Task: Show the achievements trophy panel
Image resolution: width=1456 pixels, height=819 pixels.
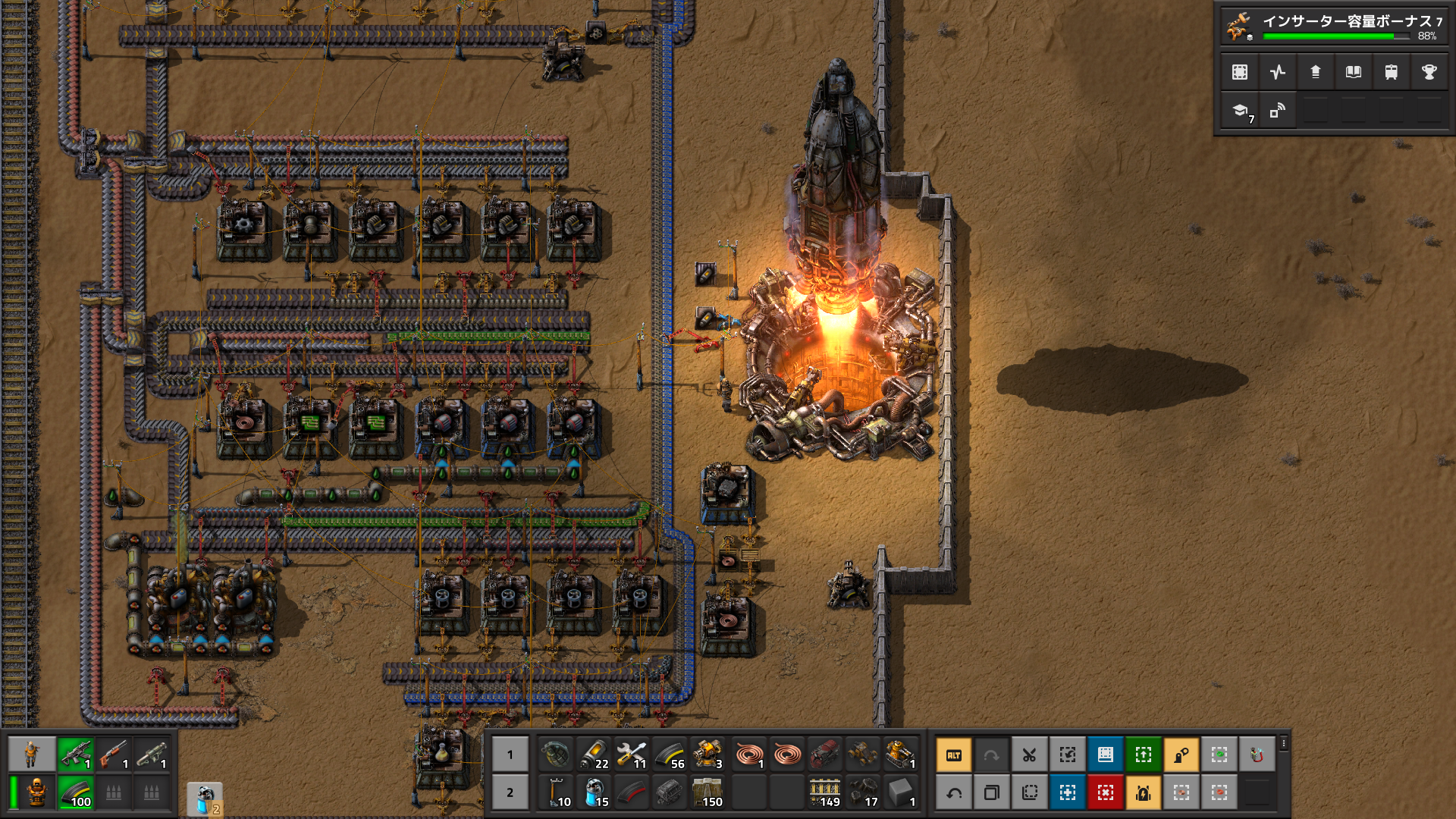Action: [1429, 72]
